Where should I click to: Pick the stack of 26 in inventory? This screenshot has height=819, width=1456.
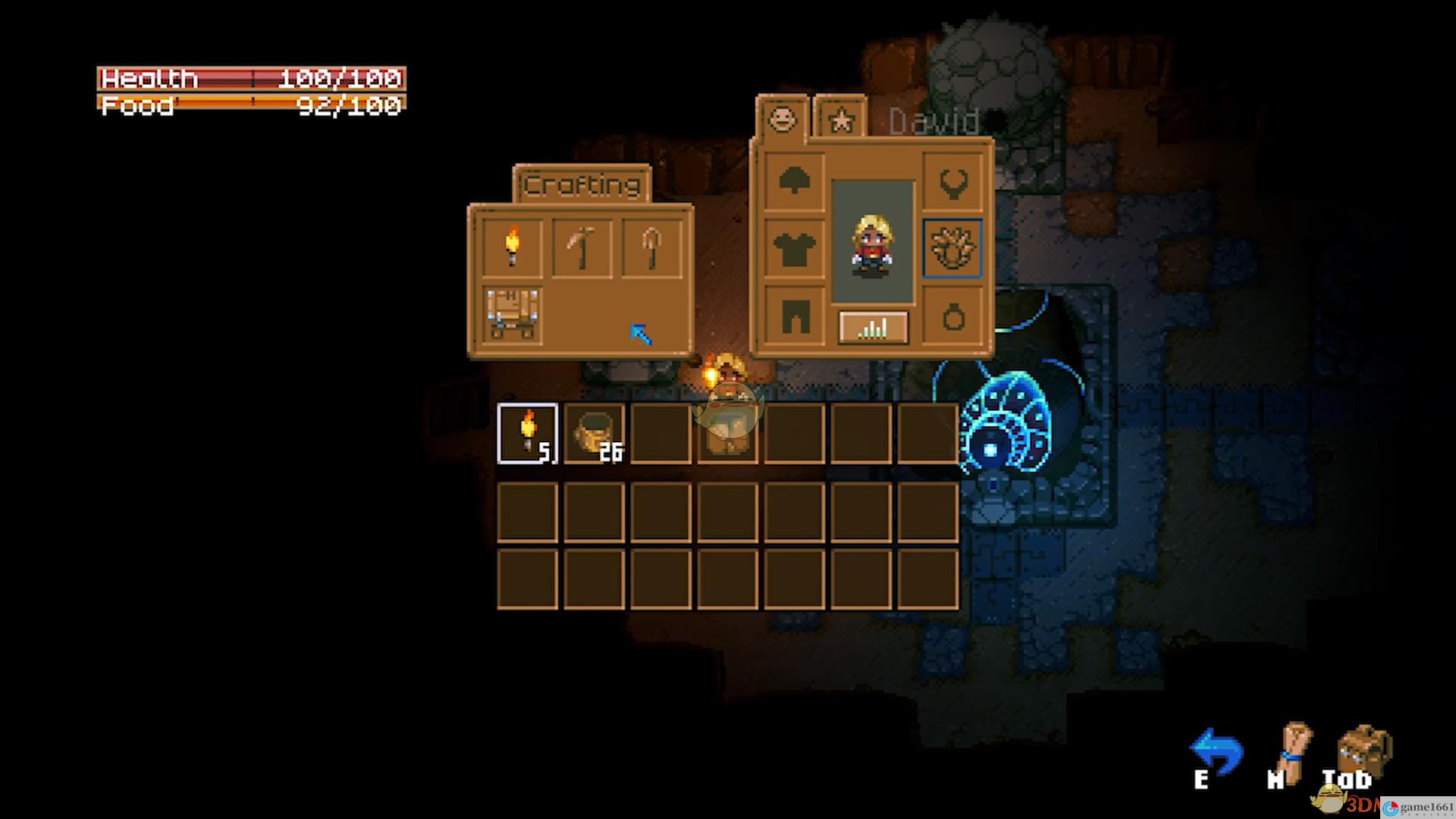tap(595, 433)
